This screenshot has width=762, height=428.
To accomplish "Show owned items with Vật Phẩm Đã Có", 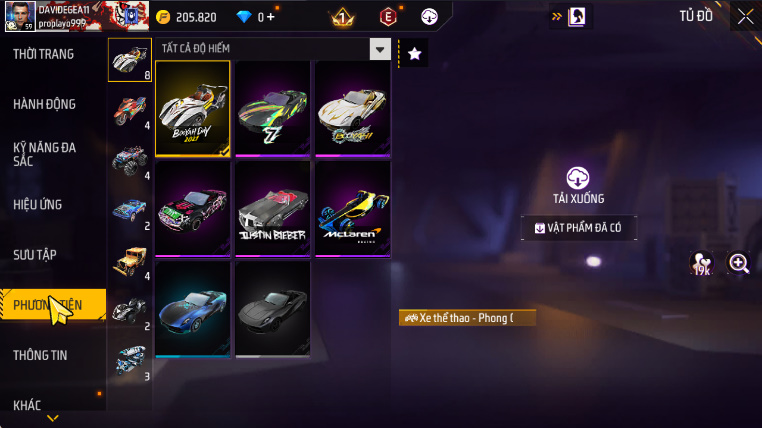I will 579,228.
